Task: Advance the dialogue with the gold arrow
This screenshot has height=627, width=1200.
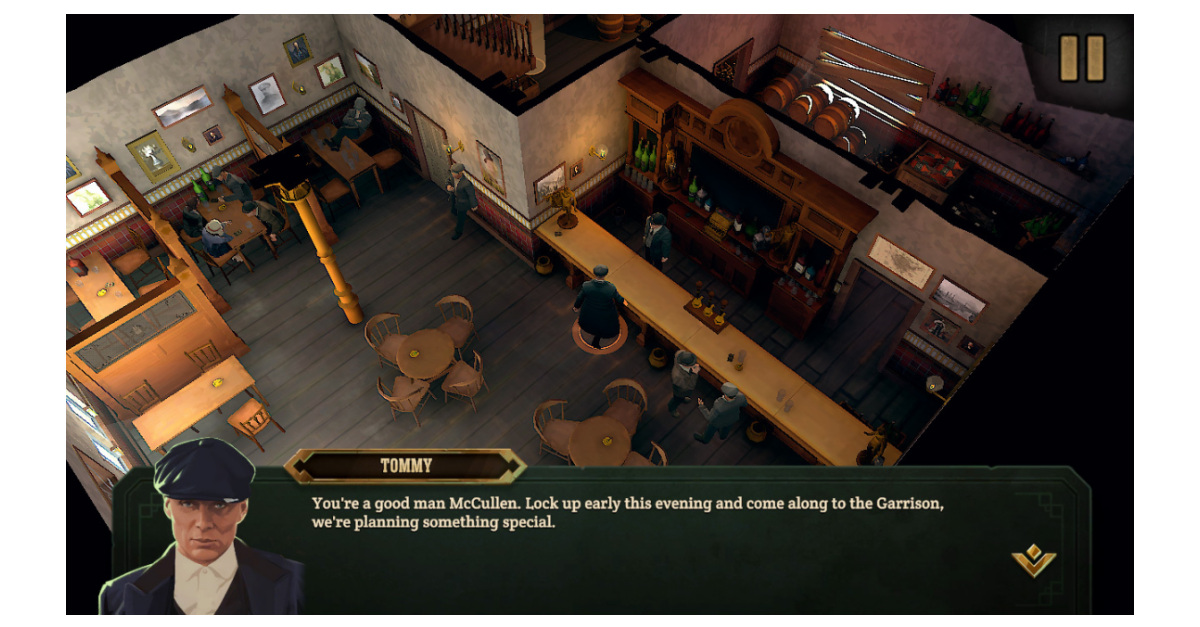Action: (1033, 560)
